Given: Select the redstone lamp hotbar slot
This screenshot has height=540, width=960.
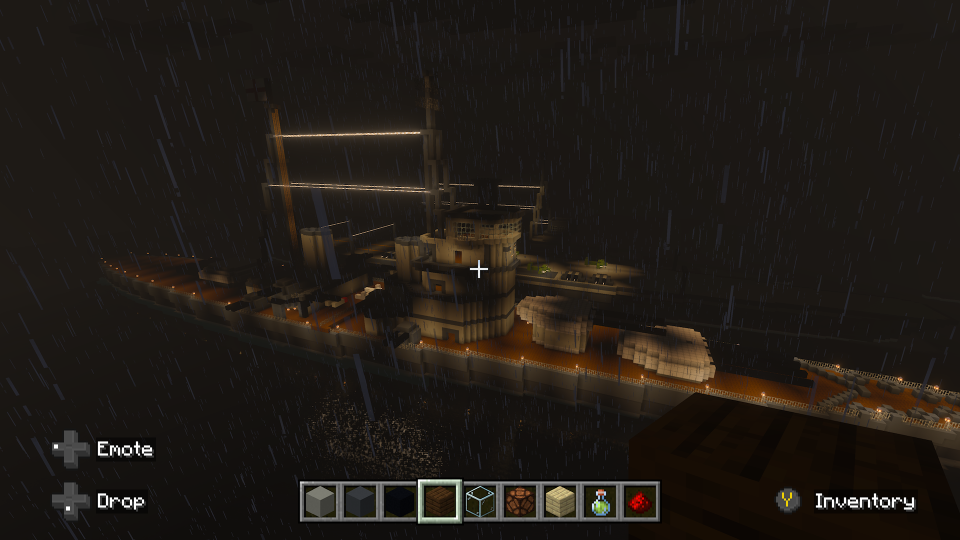Looking at the screenshot, I should pyautogui.click(x=520, y=501).
